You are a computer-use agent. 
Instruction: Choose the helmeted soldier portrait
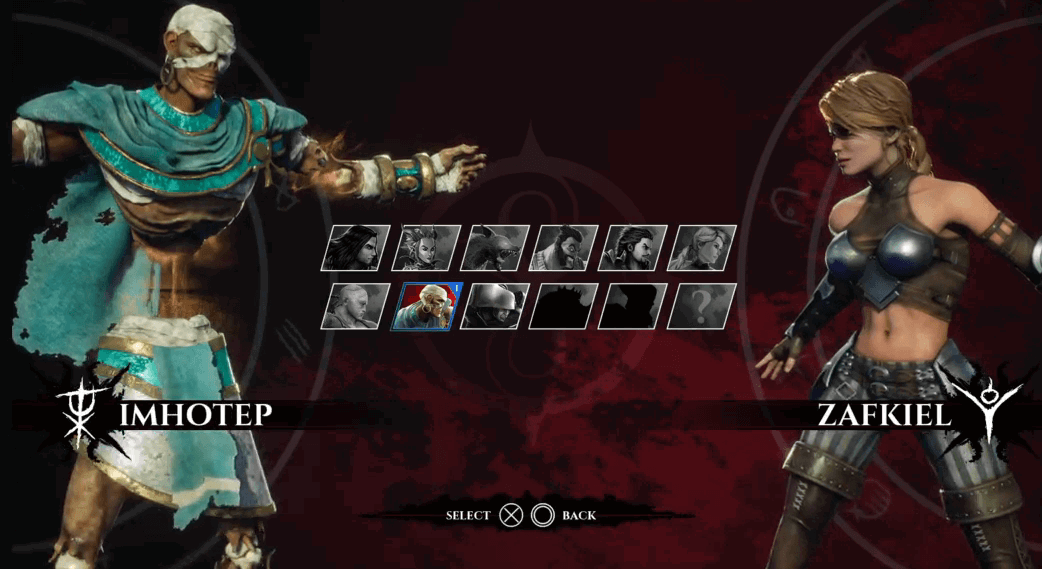495,306
